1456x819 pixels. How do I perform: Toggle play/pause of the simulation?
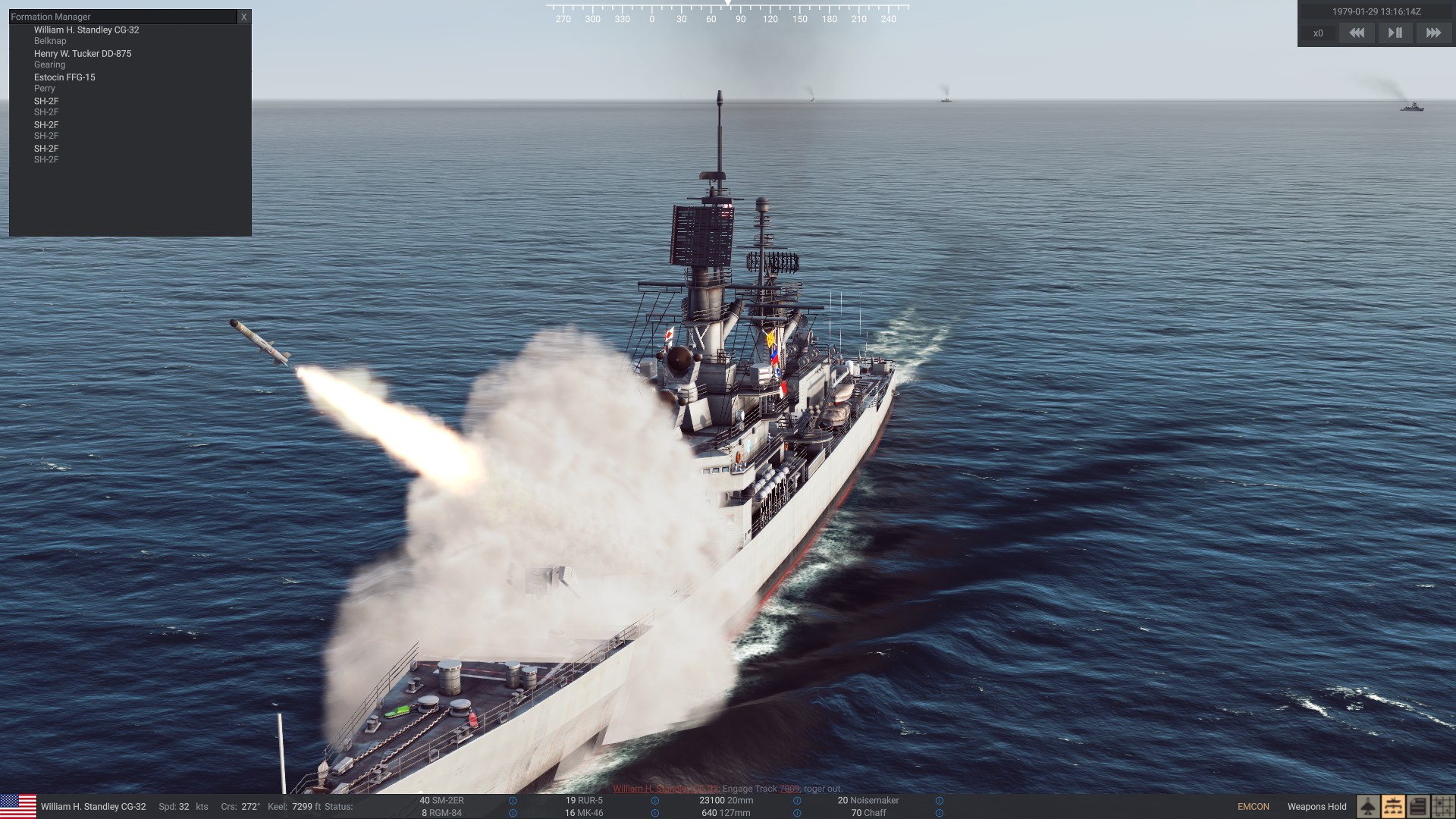[x=1395, y=33]
